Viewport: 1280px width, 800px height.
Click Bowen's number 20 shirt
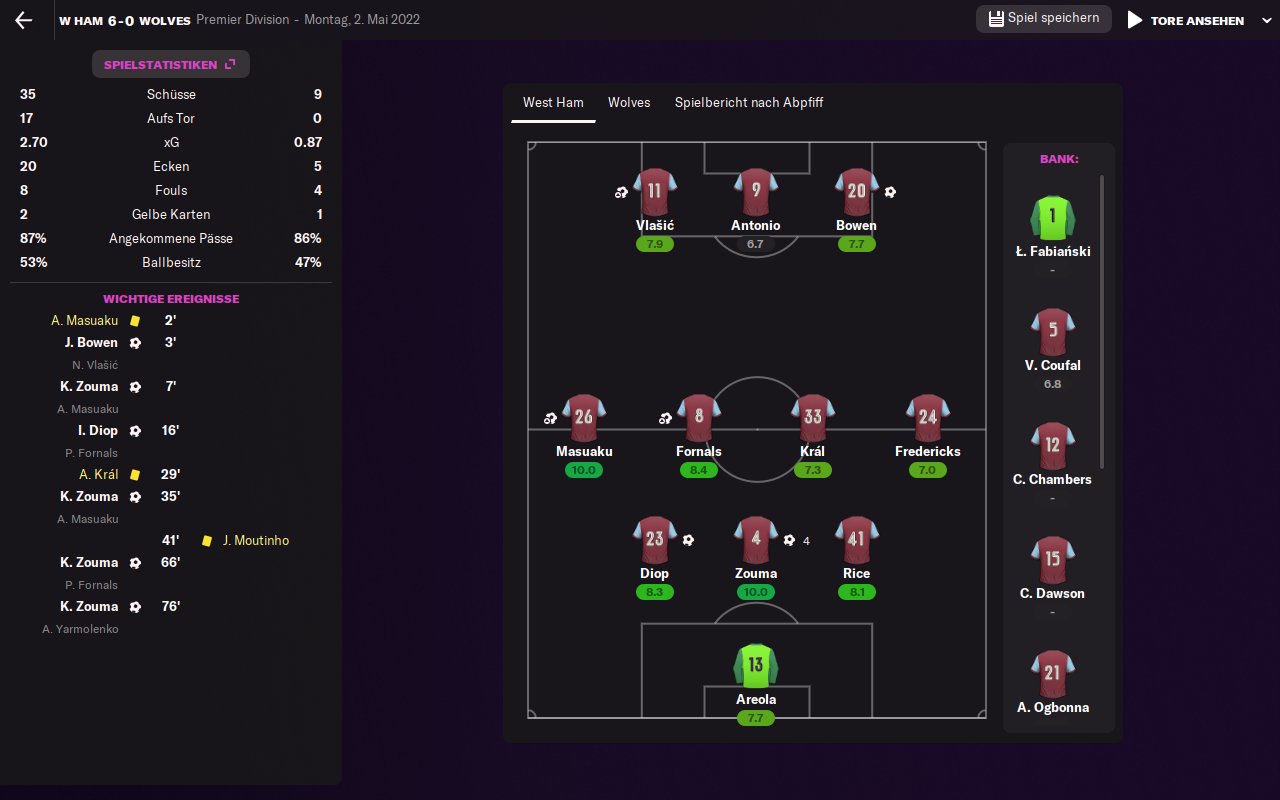tap(856, 192)
